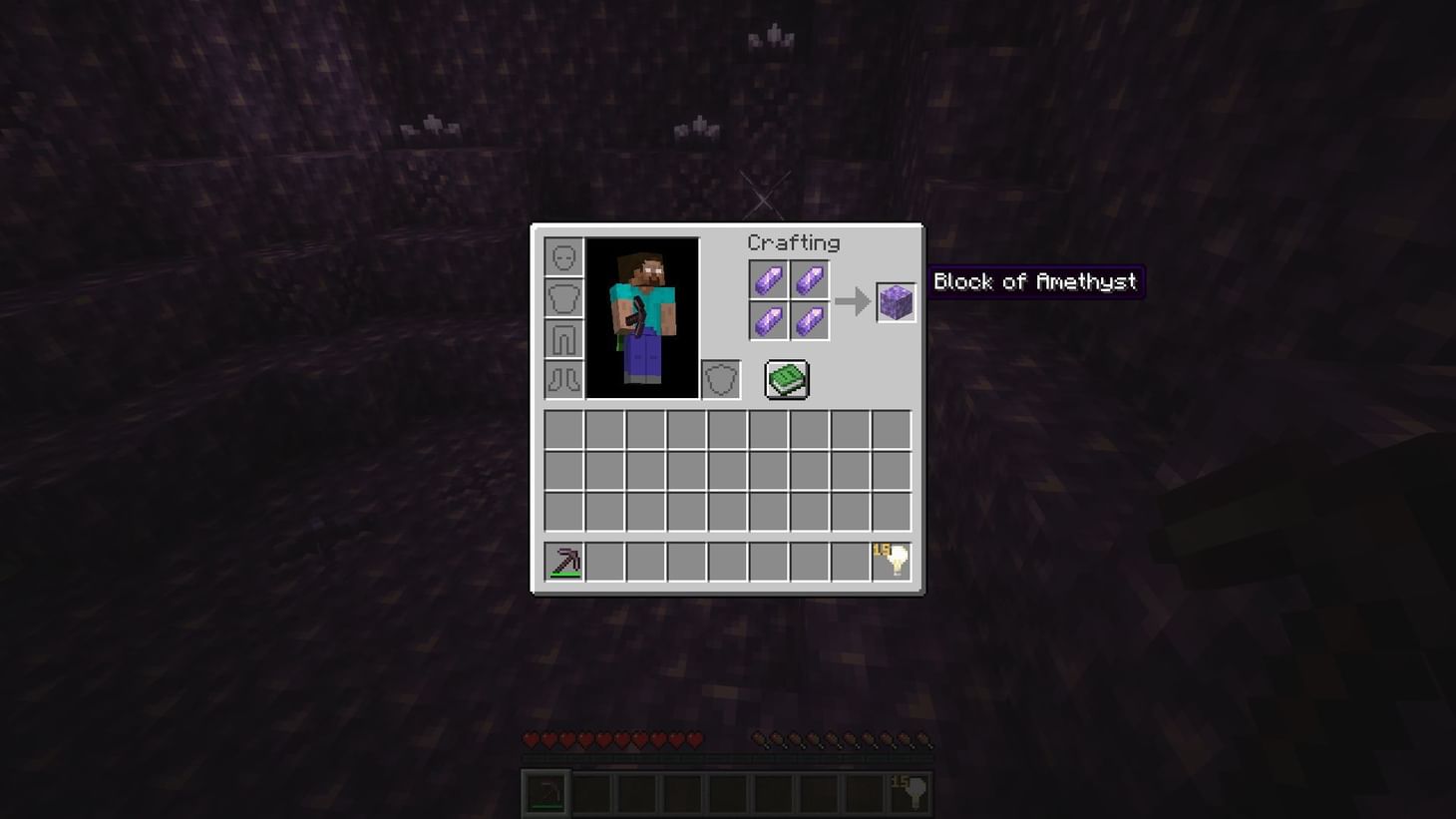Click the empty helmet armor slot
This screenshot has width=1456, height=819.
[562, 256]
